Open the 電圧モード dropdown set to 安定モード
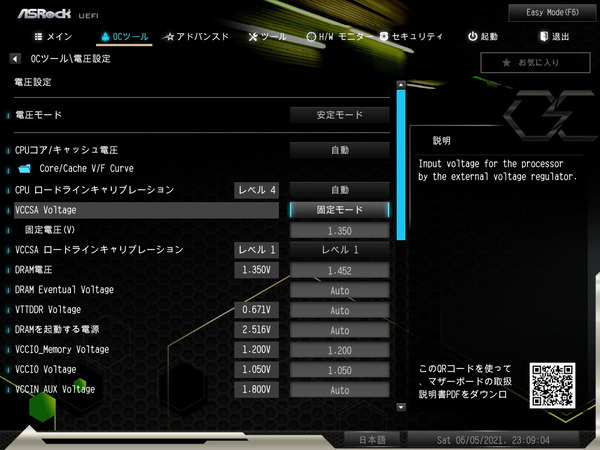 [x=339, y=115]
